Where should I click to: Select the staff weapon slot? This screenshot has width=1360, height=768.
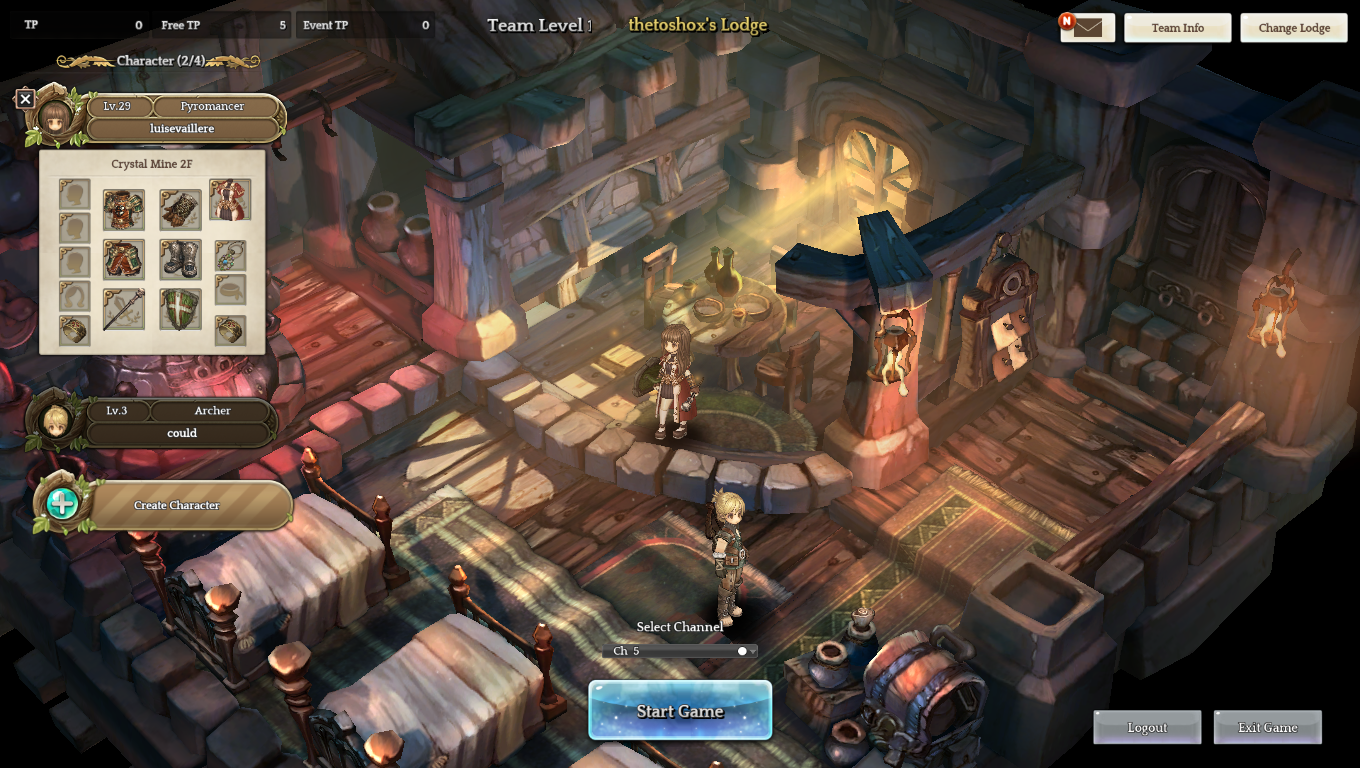123,310
